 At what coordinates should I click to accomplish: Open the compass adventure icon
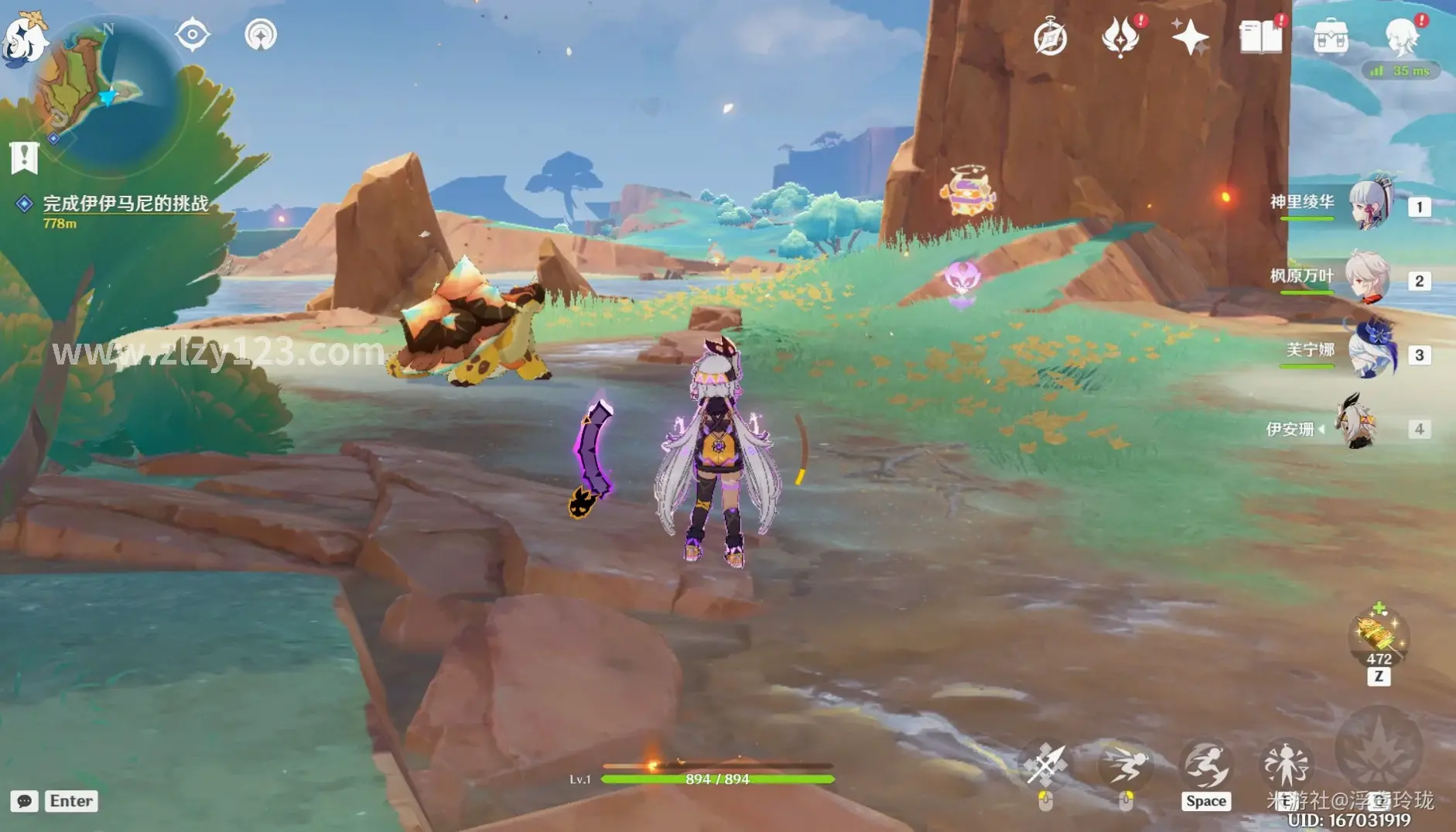click(1050, 37)
